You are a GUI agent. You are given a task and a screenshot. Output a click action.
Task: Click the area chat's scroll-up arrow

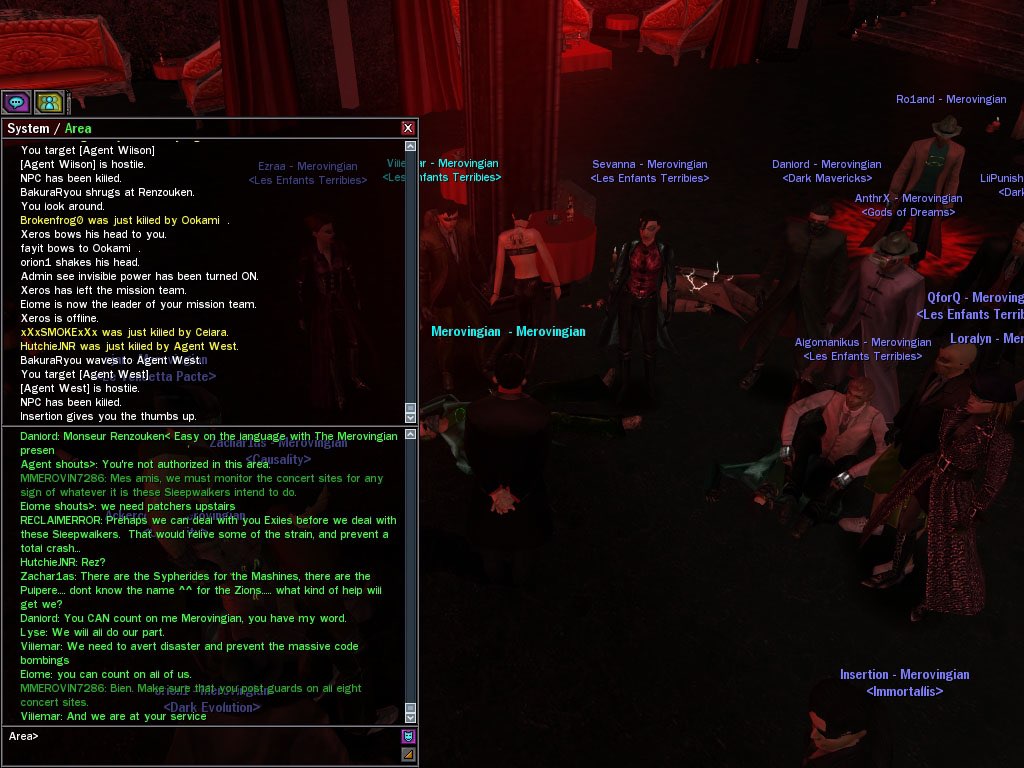(410, 433)
